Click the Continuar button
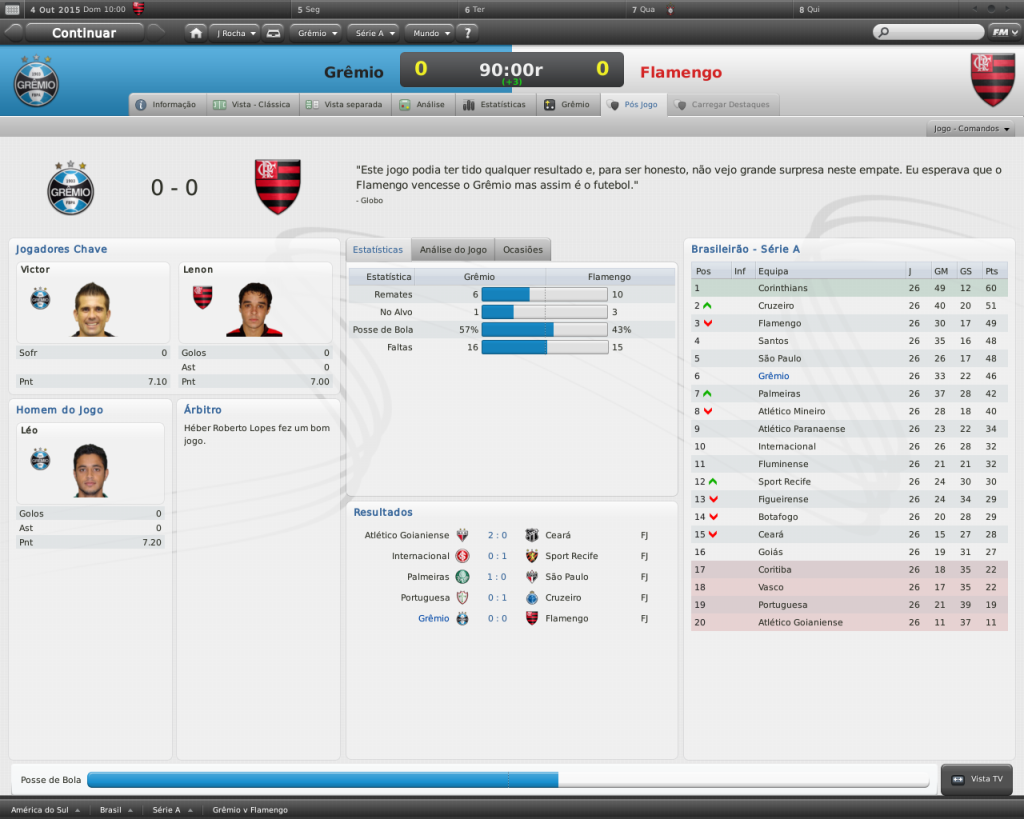Screen dimensions: 1024x819 pos(84,33)
